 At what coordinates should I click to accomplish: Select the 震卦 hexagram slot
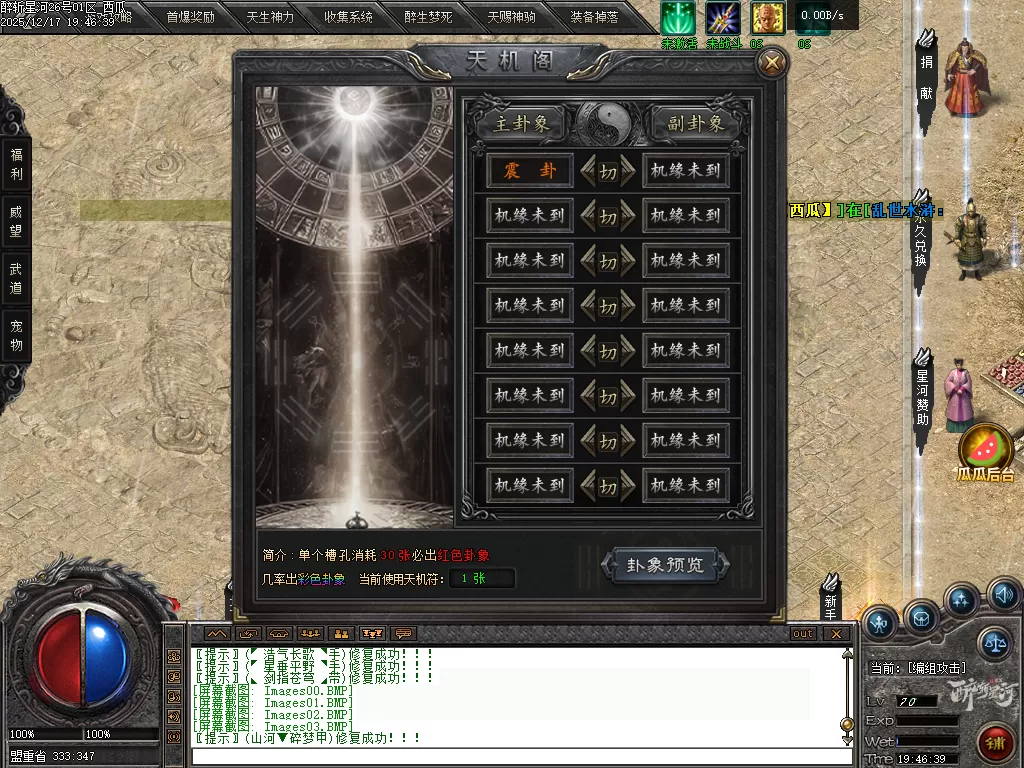[529, 171]
